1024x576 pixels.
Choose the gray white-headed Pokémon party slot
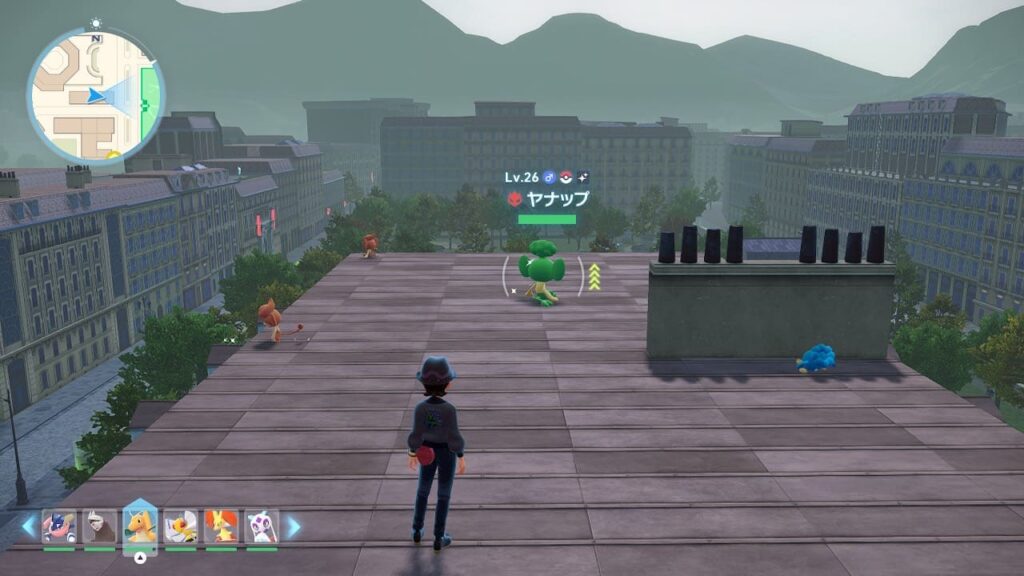(x=99, y=526)
